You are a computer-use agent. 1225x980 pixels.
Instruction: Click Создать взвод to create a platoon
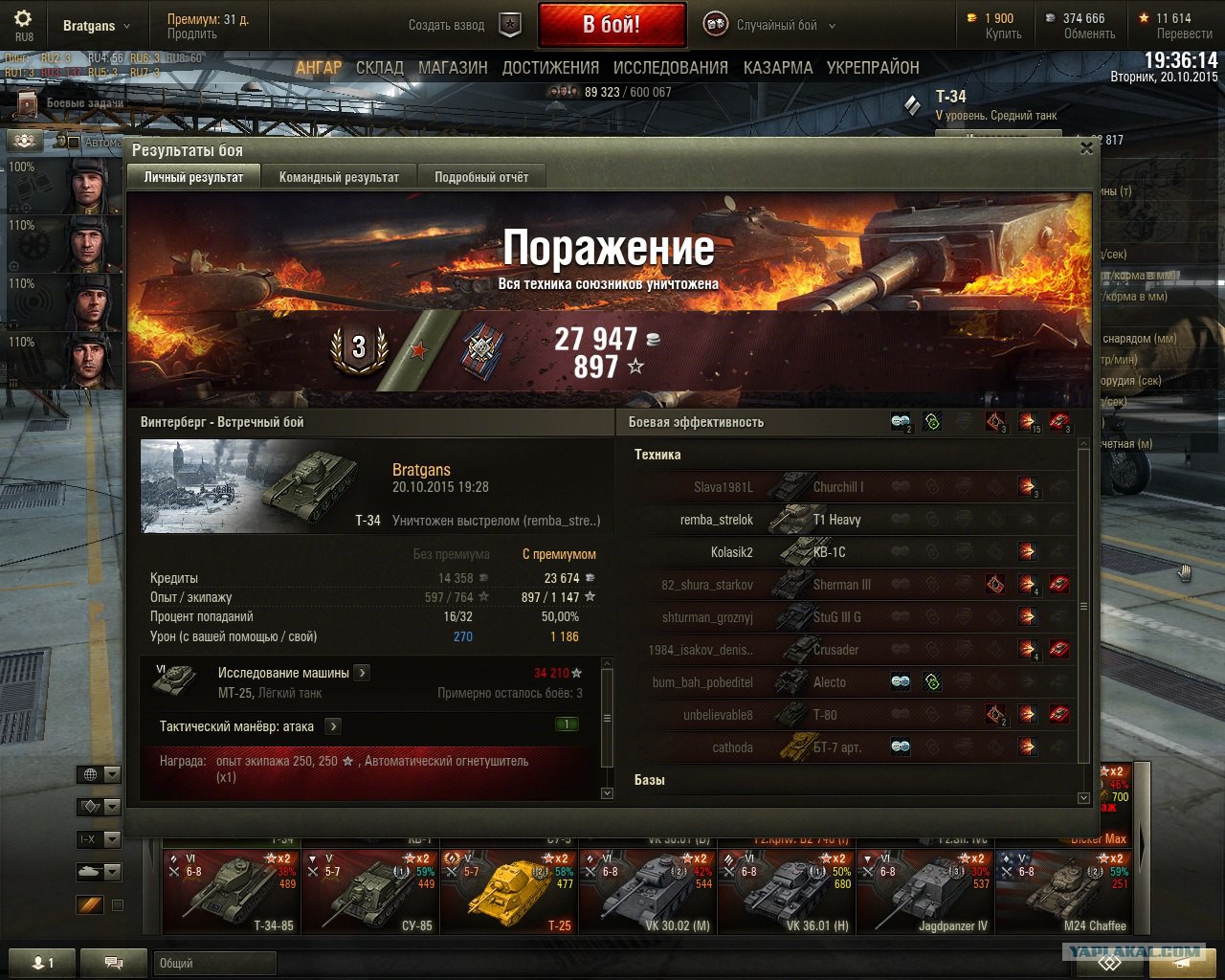click(447, 26)
